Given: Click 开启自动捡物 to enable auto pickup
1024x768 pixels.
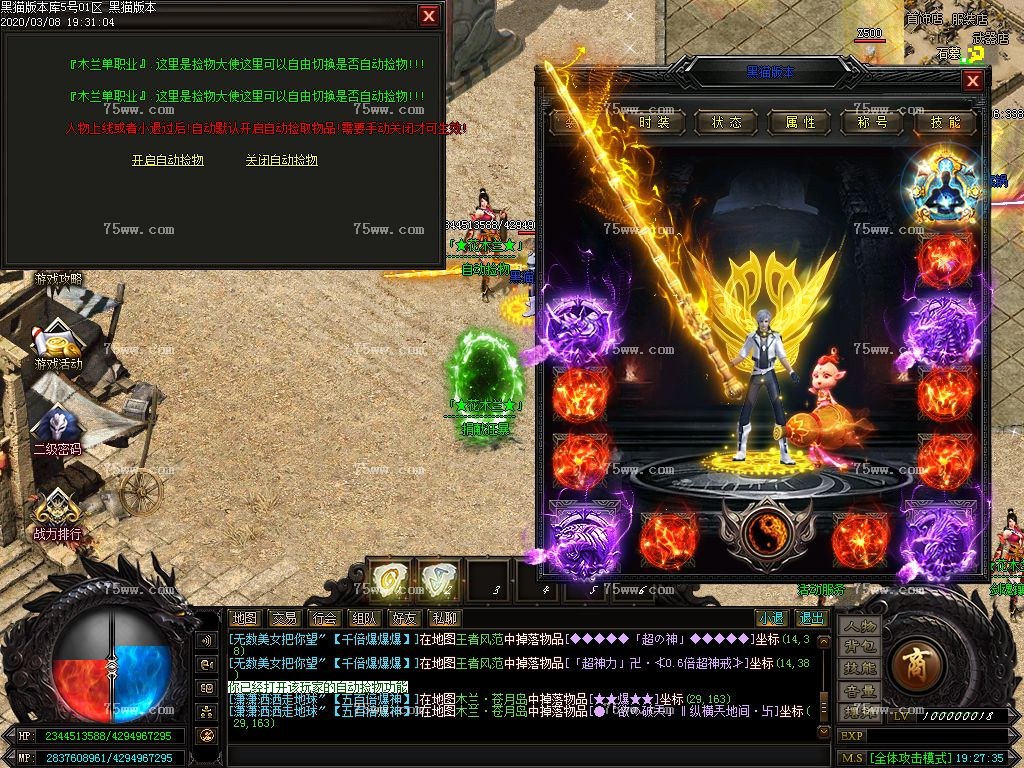Looking at the screenshot, I should (x=167, y=160).
